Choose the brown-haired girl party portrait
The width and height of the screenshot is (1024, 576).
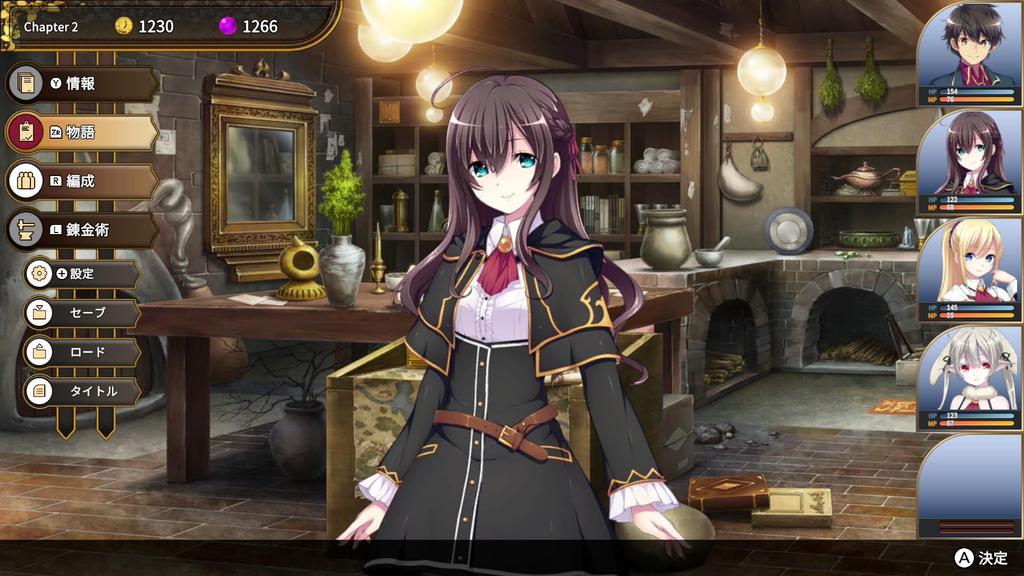(x=969, y=160)
